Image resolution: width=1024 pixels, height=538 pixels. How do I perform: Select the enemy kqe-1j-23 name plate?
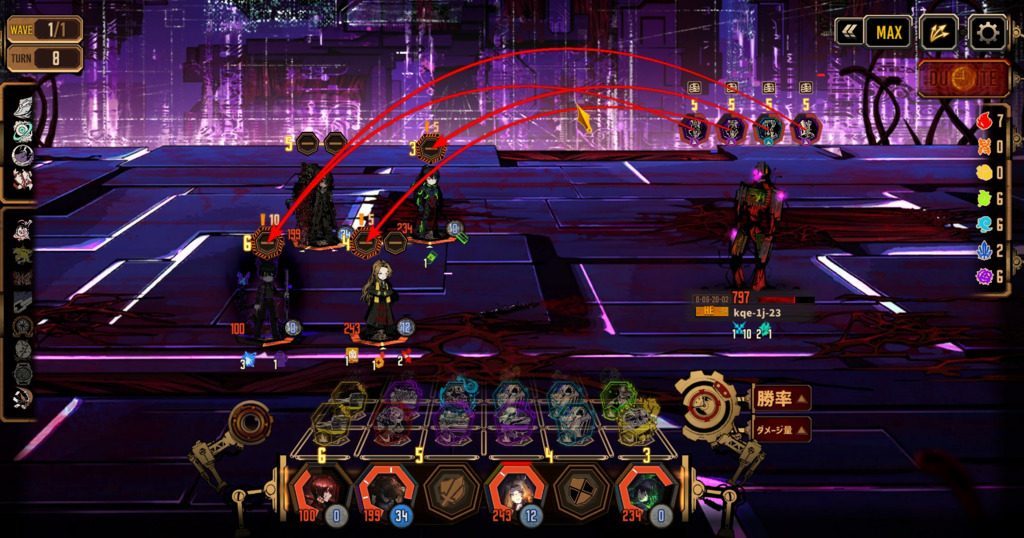pos(755,312)
